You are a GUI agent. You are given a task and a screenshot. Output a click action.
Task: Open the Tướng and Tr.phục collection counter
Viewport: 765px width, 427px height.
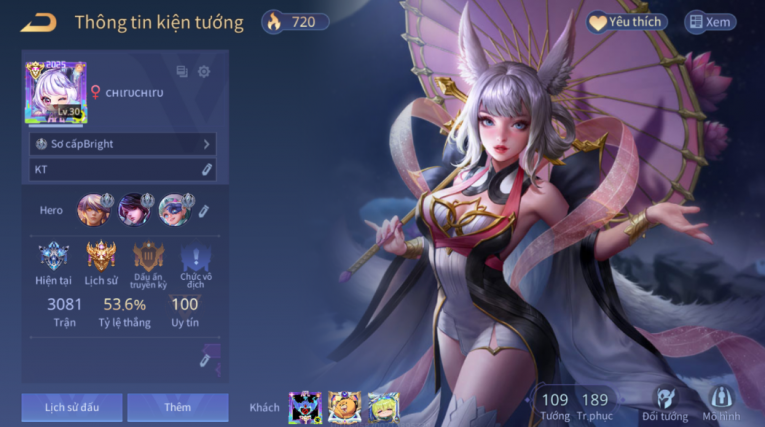click(575, 405)
